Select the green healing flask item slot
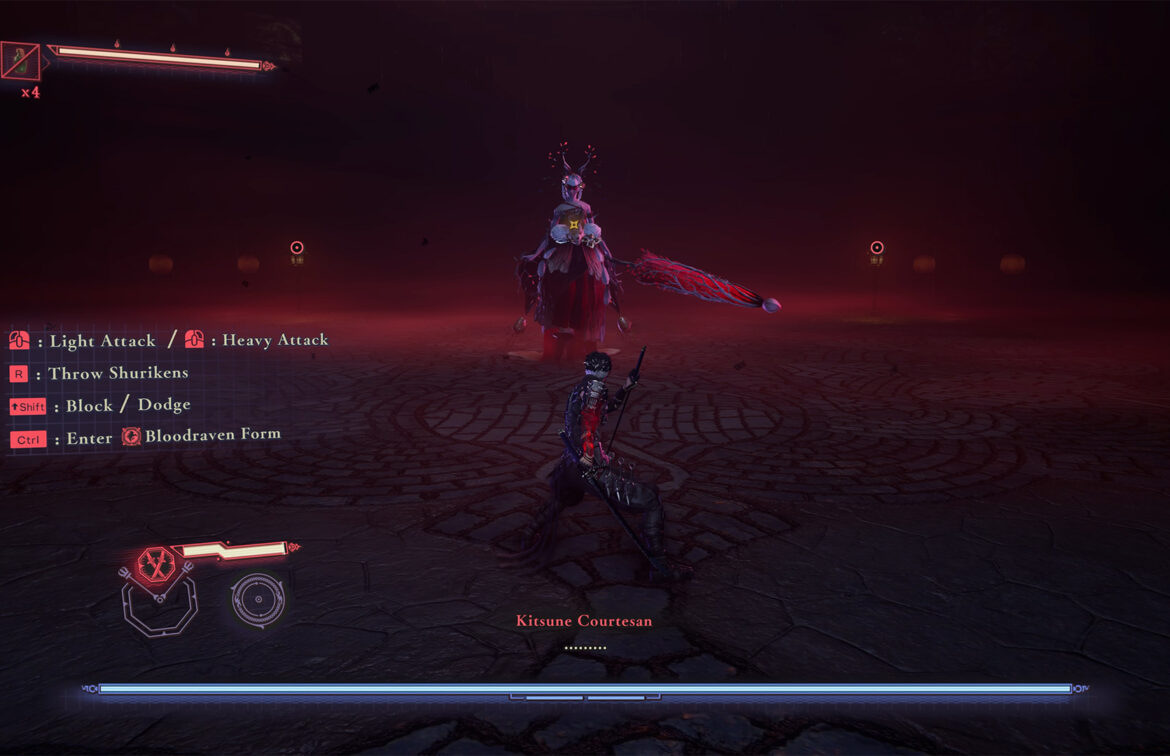The width and height of the screenshot is (1170, 756). (21, 61)
